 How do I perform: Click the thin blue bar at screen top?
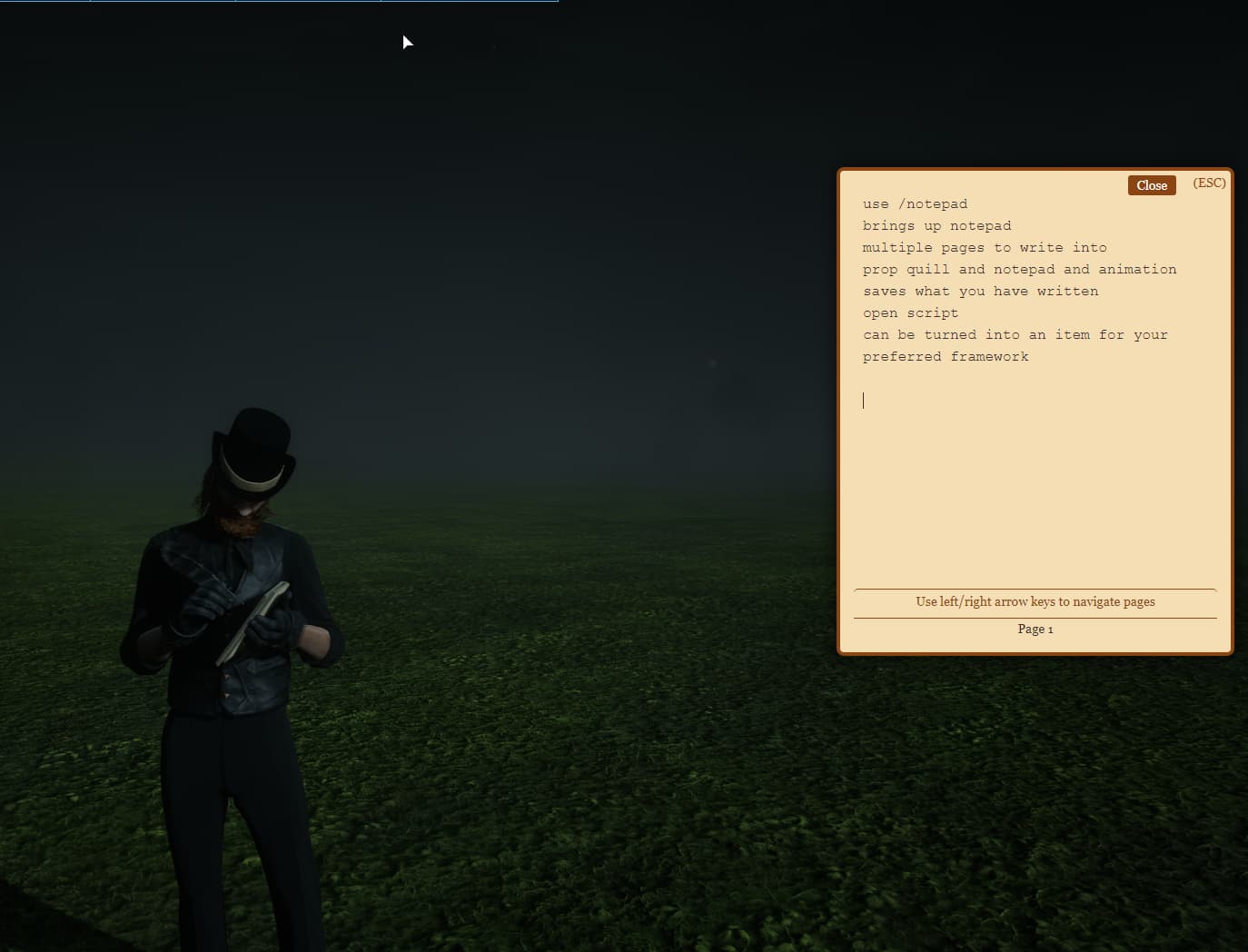click(272, 3)
